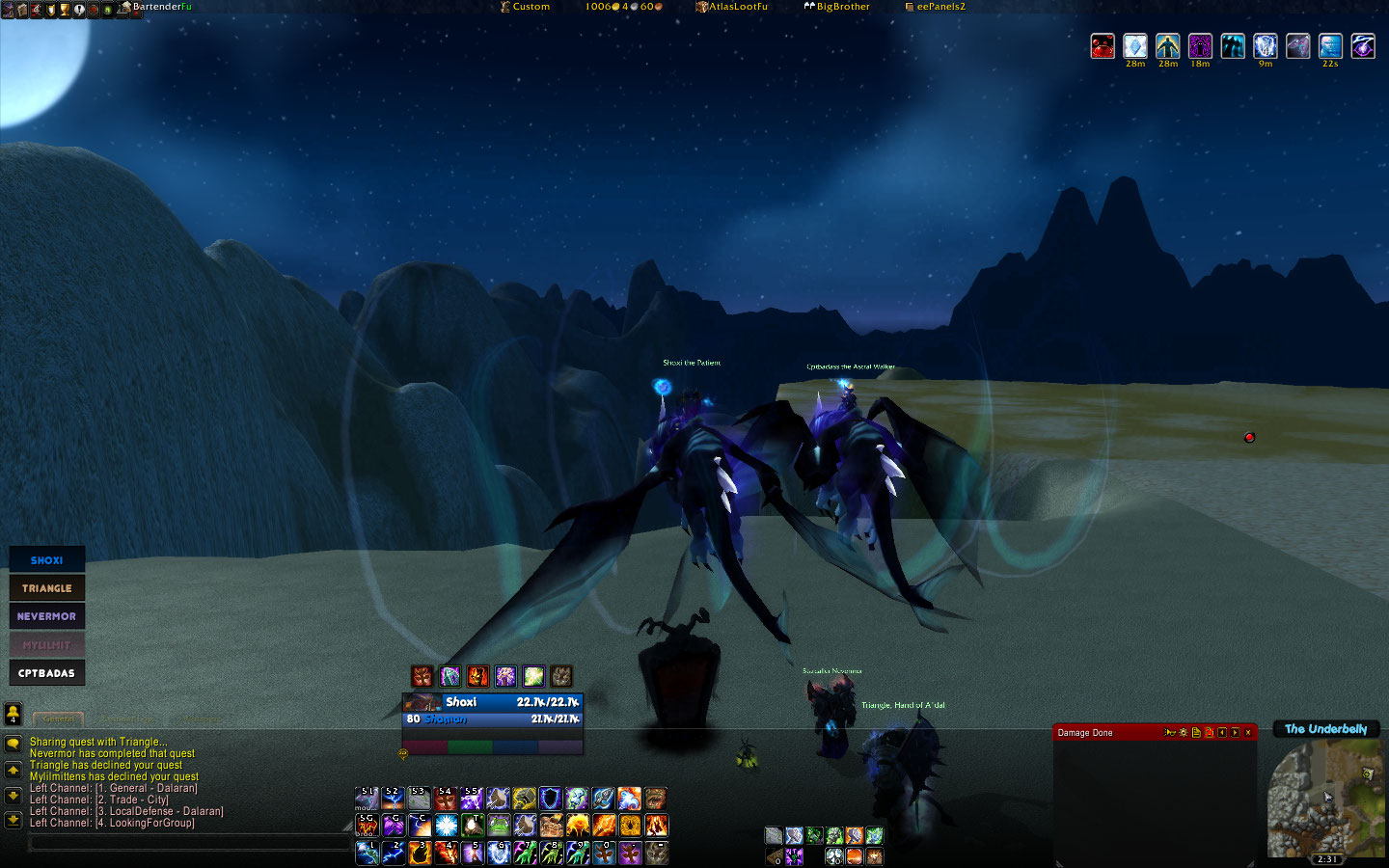
Task: Click the Shoxi party frame
Action: point(46,559)
